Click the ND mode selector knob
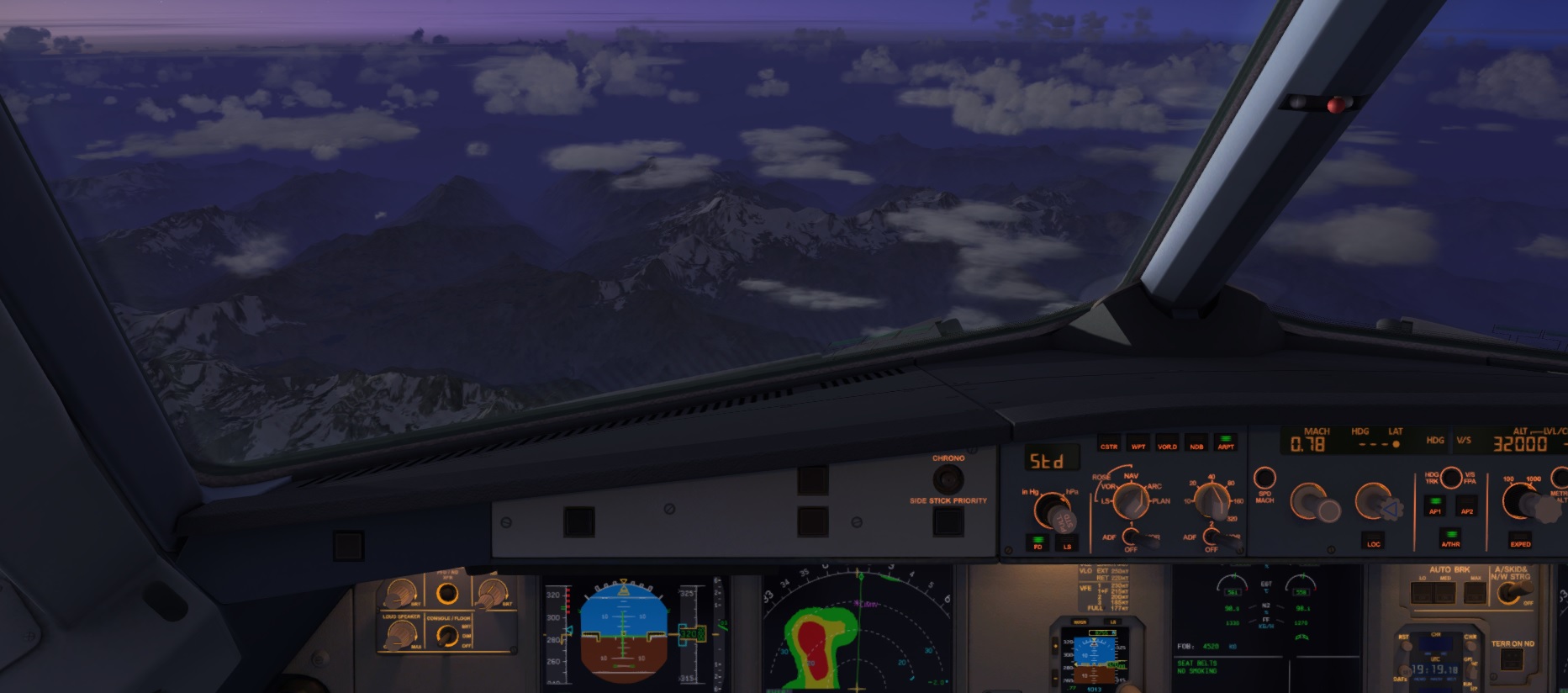1568x693 pixels. [1131, 501]
